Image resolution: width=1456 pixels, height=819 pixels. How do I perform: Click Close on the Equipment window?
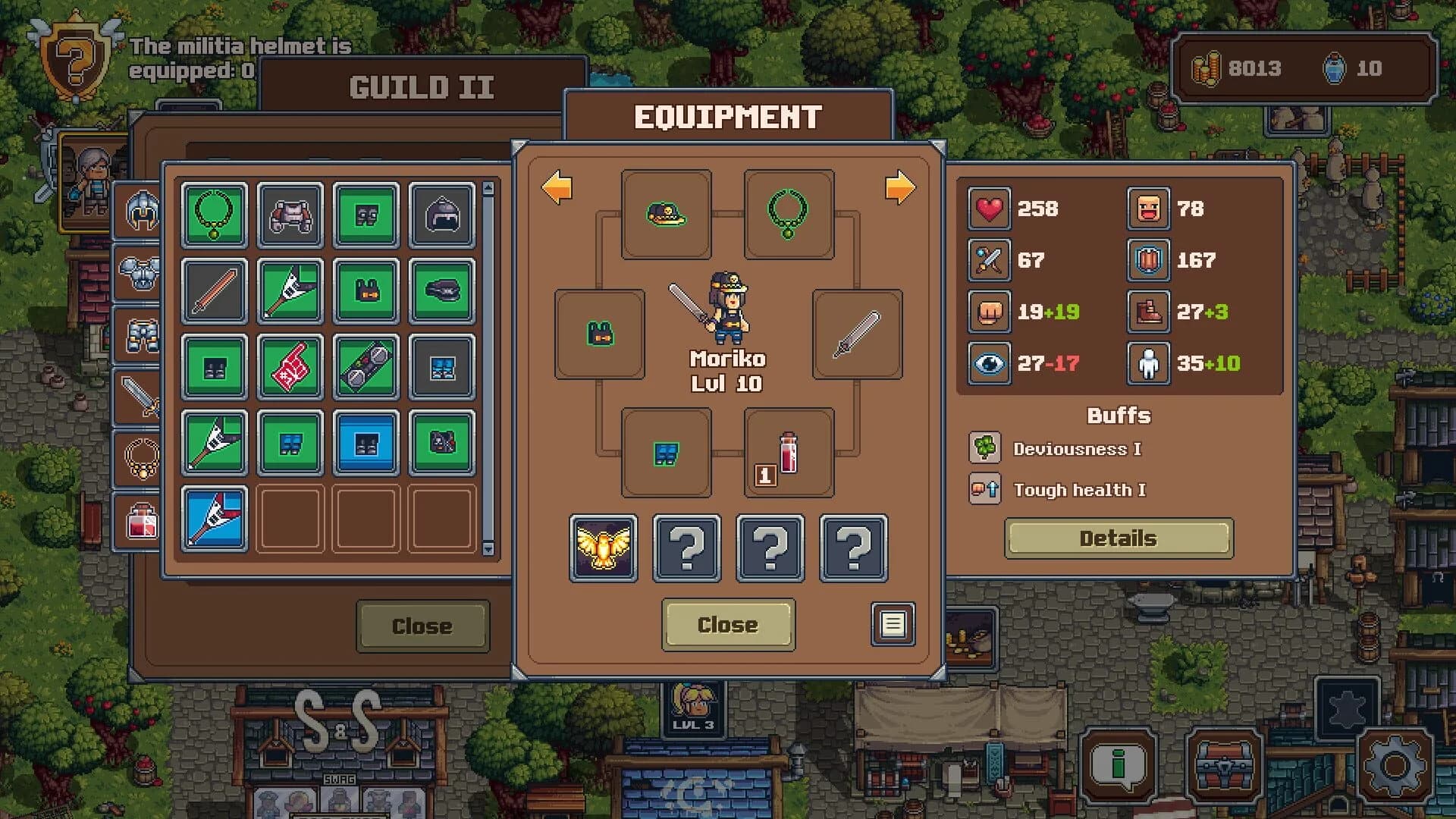pyautogui.click(x=727, y=625)
